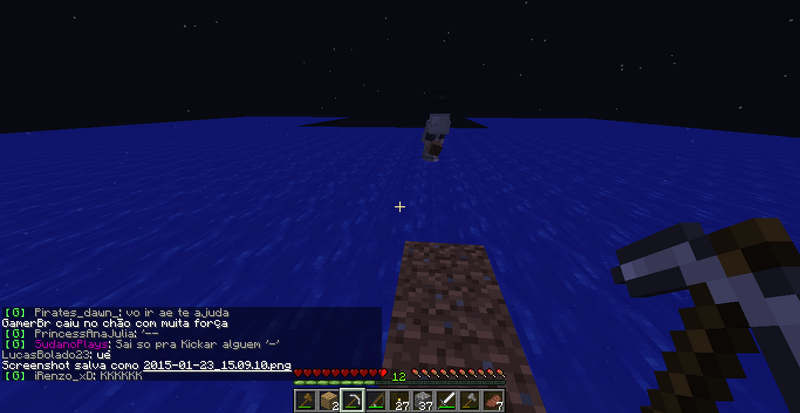The width and height of the screenshot is (800, 413).
Task: Choose the iron pickaxe slot
Action: coord(352,402)
